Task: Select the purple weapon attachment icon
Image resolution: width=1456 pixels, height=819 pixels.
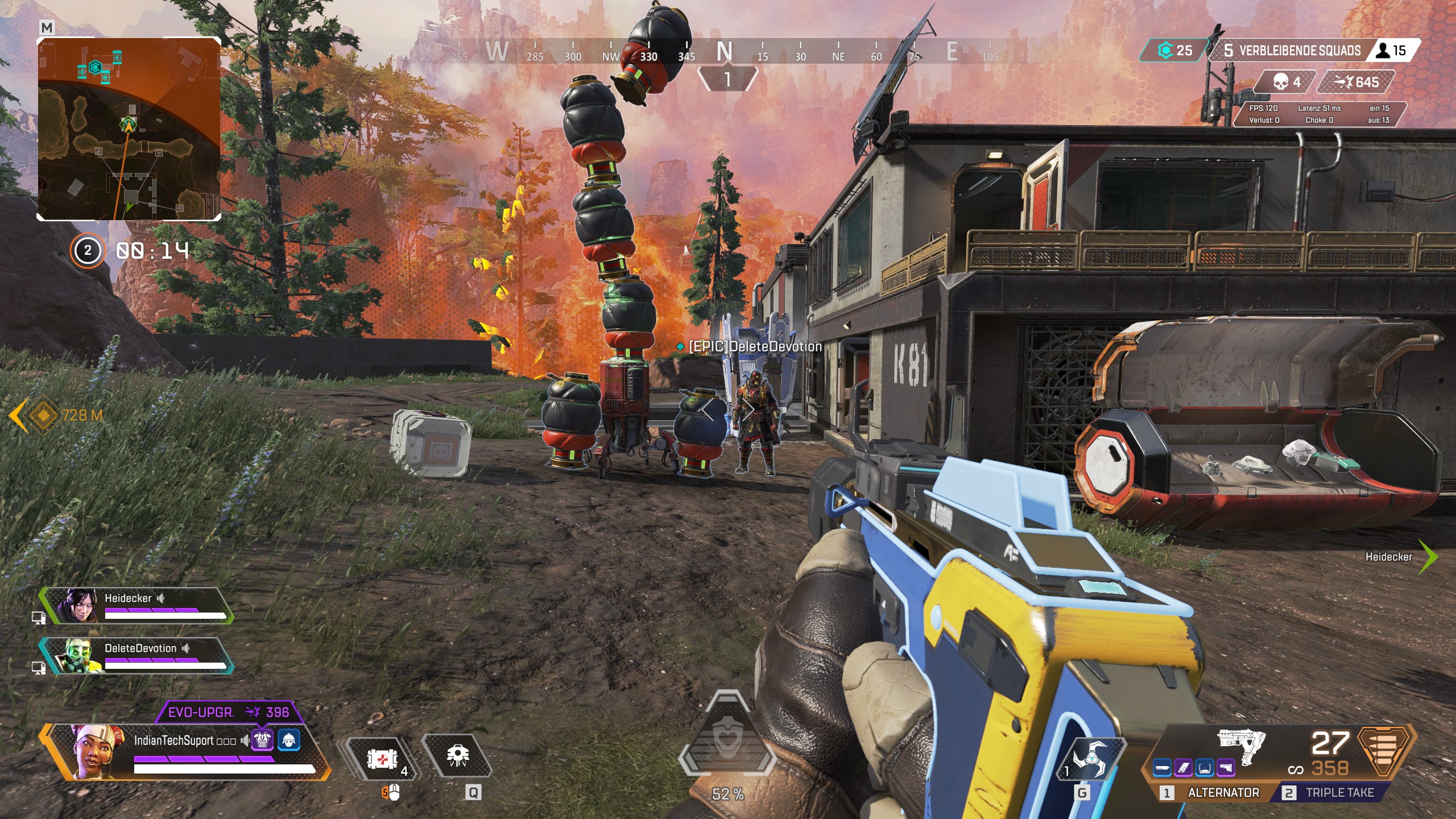Action: point(1183,768)
